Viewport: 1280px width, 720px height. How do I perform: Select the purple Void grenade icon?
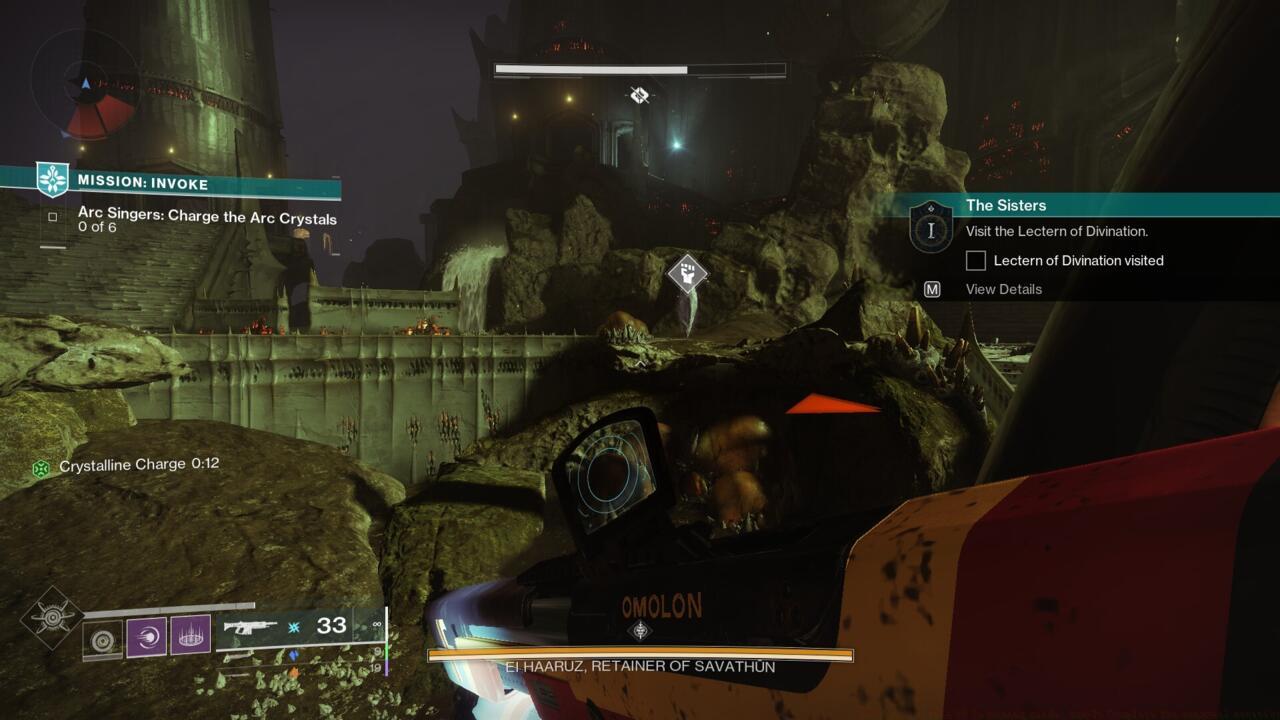point(146,635)
